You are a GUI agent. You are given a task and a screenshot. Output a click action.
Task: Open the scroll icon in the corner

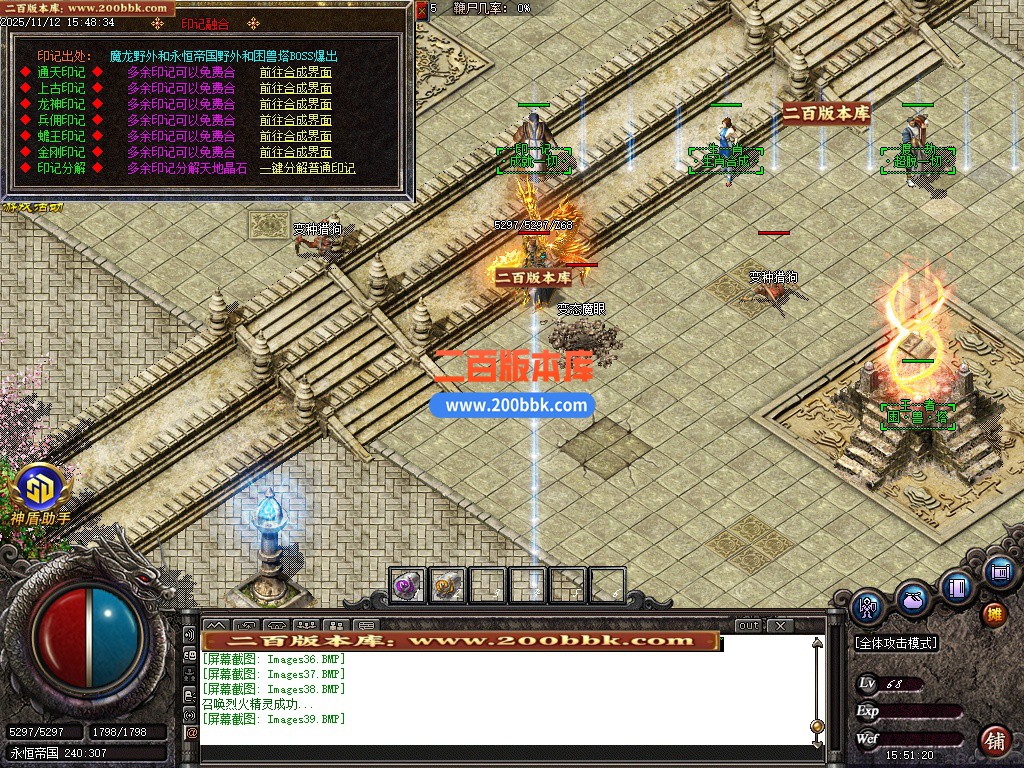coord(997,572)
